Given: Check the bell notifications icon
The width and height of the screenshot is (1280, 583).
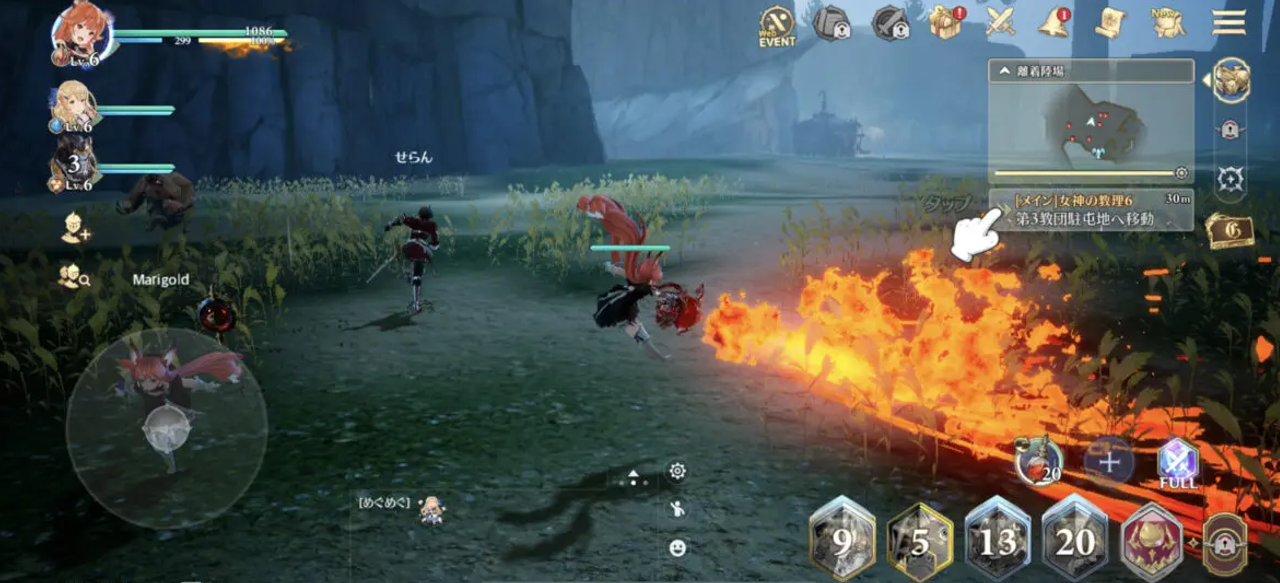Looking at the screenshot, I should tap(1054, 23).
